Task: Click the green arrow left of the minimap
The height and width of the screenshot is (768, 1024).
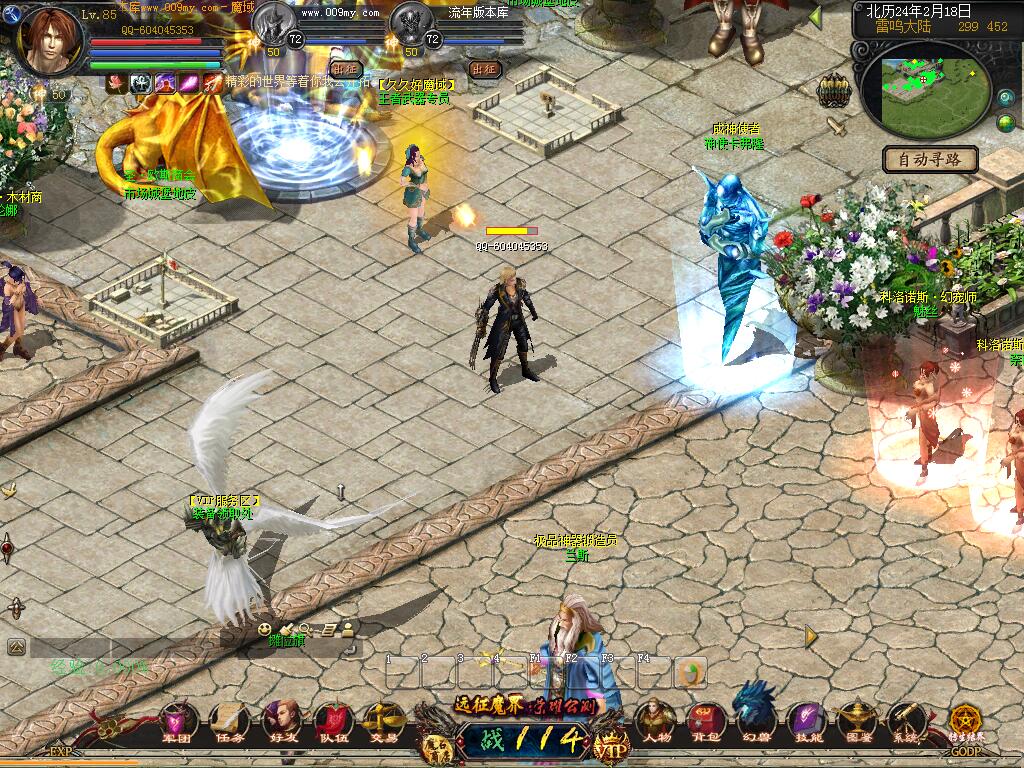Action: 815,16
